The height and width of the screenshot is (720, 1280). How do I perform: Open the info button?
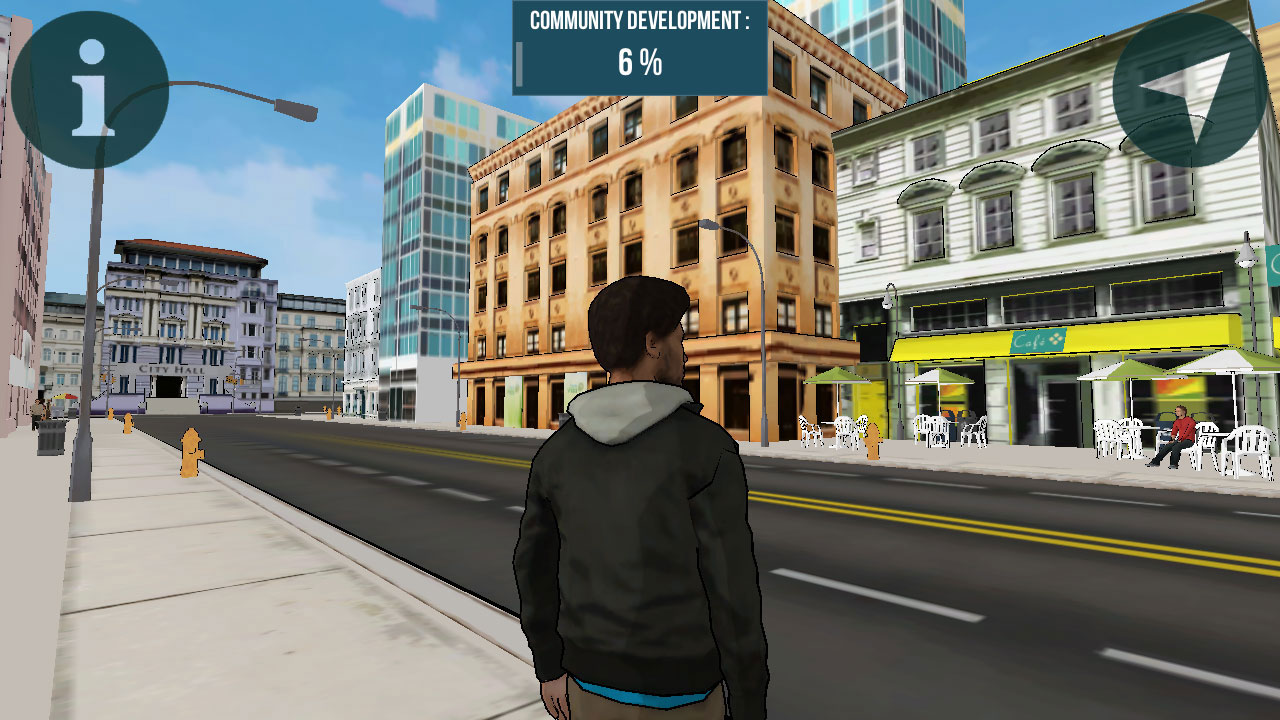(x=90, y=89)
